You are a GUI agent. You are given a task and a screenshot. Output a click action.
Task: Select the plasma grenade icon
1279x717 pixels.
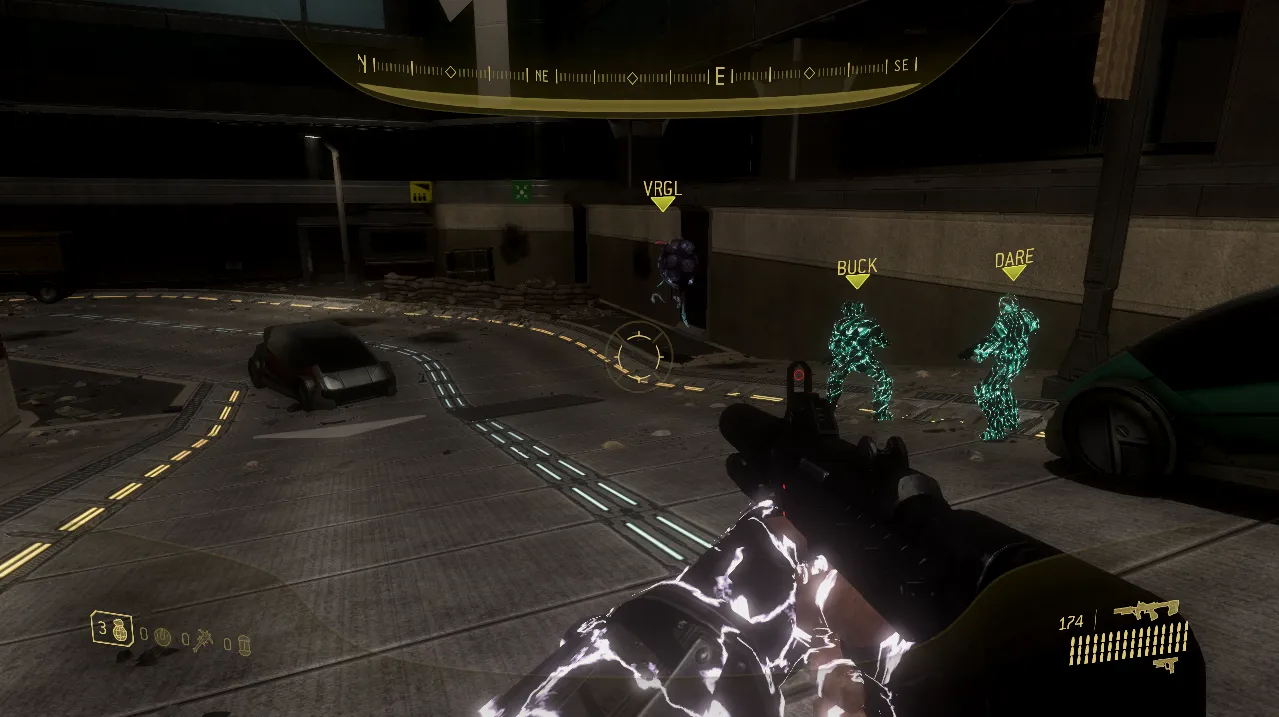[x=163, y=636]
